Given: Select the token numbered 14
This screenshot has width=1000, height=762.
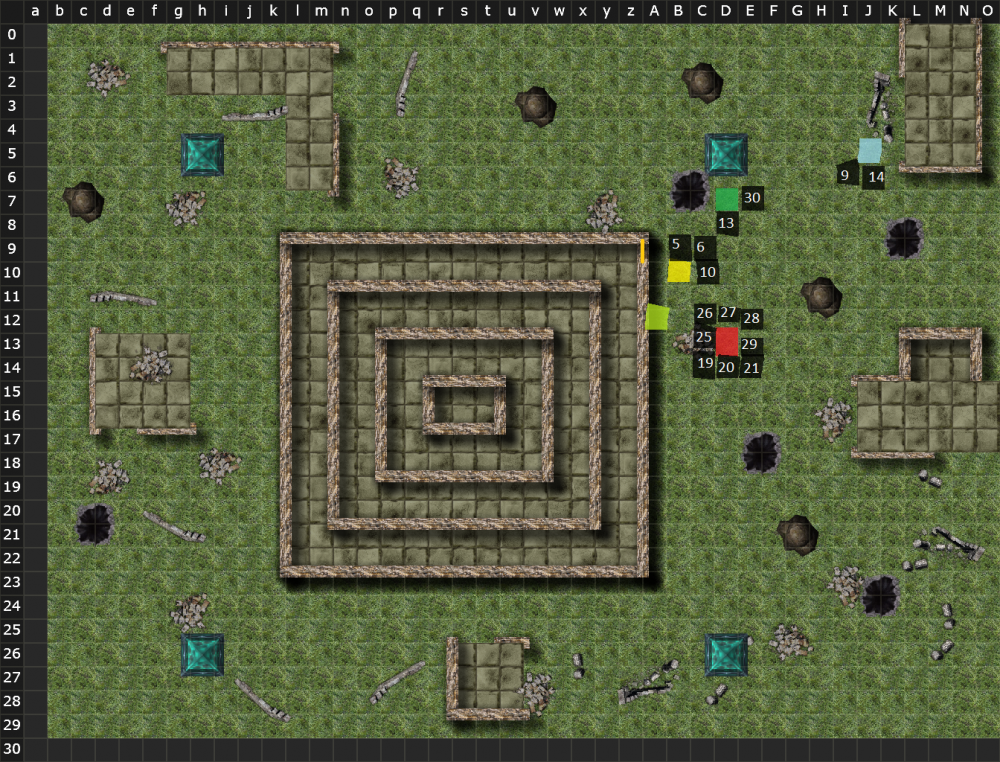Looking at the screenshot, I should point(875,177).
